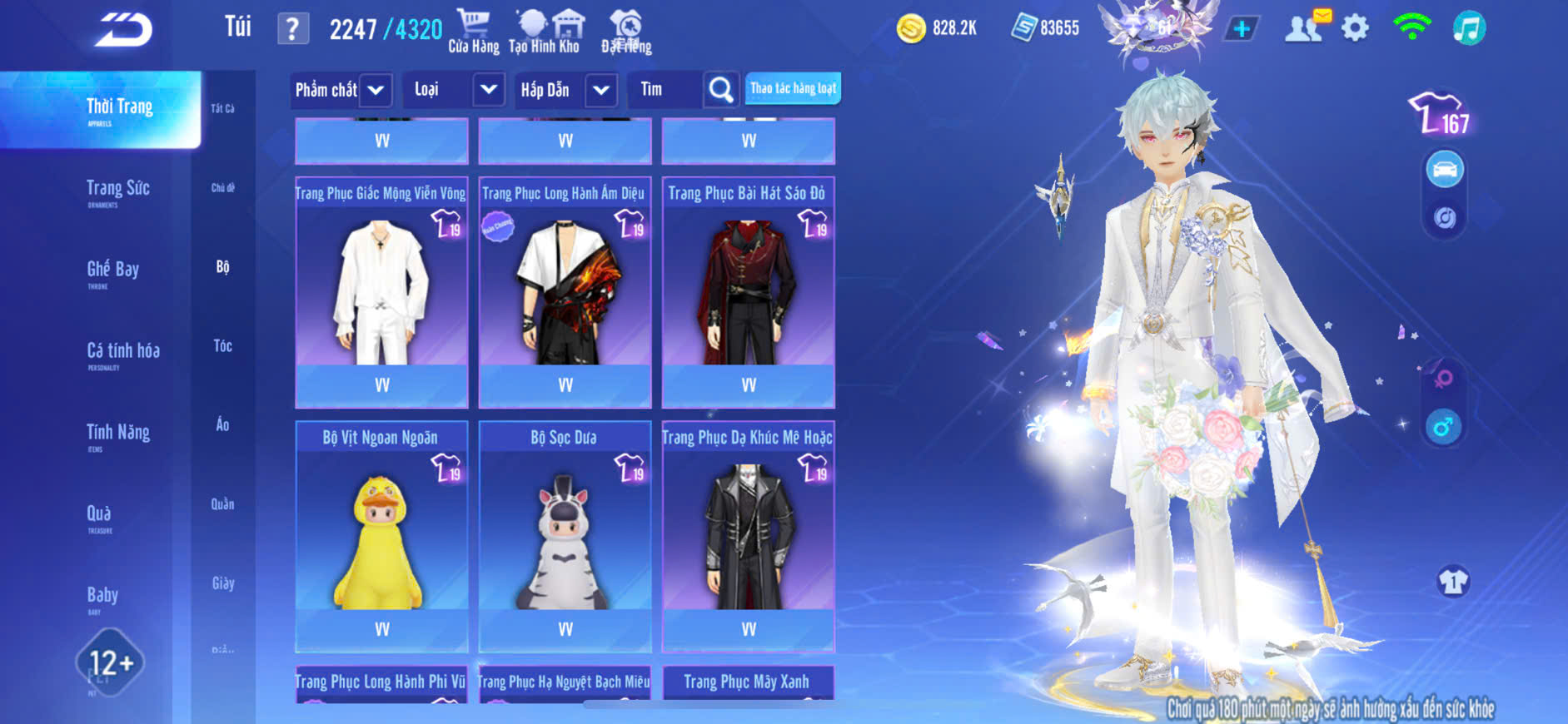Toggle music with the note icon
The image size is (1568, 724).
(1469, 29)
